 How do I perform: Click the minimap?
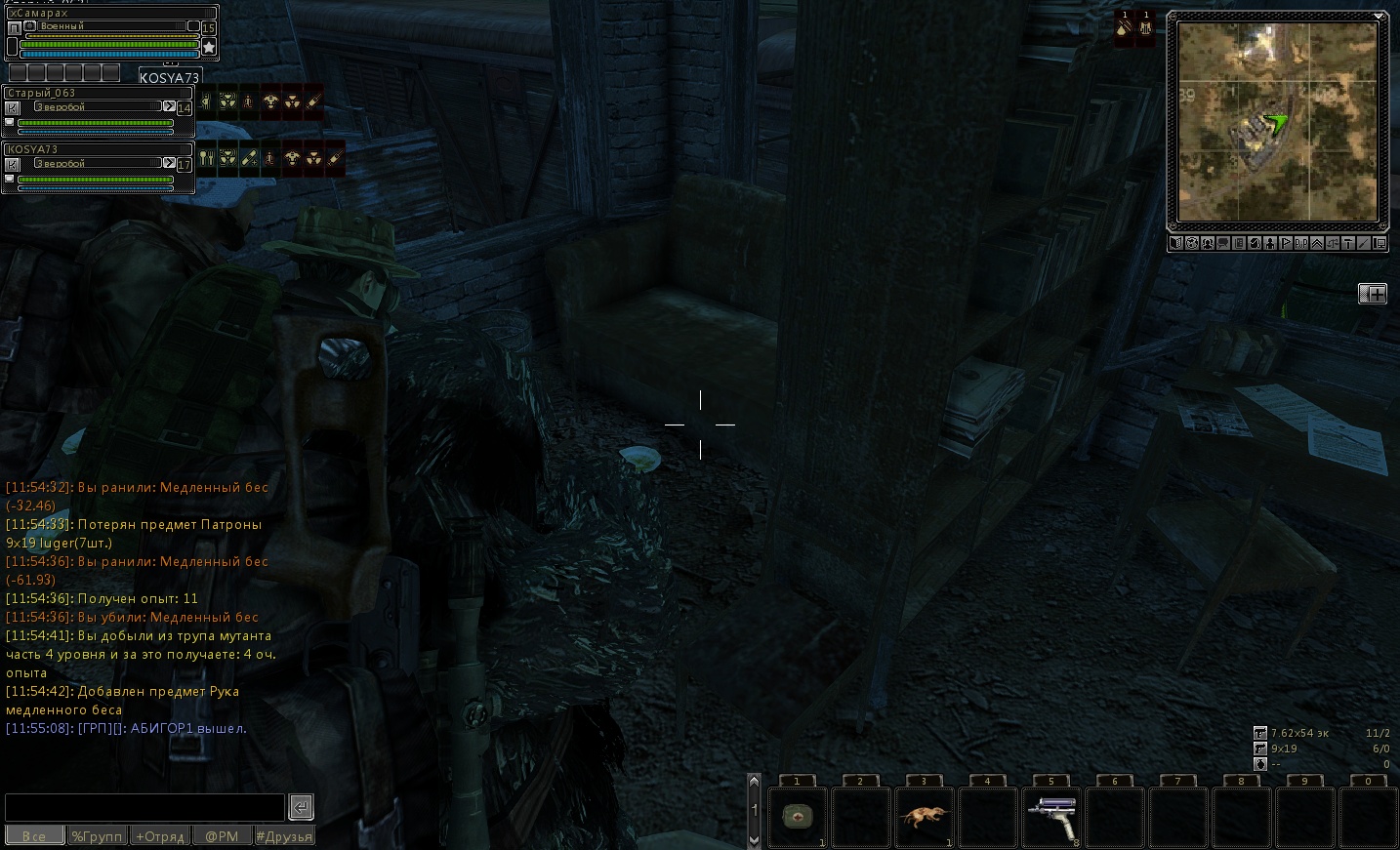[x=1277, y=122]
